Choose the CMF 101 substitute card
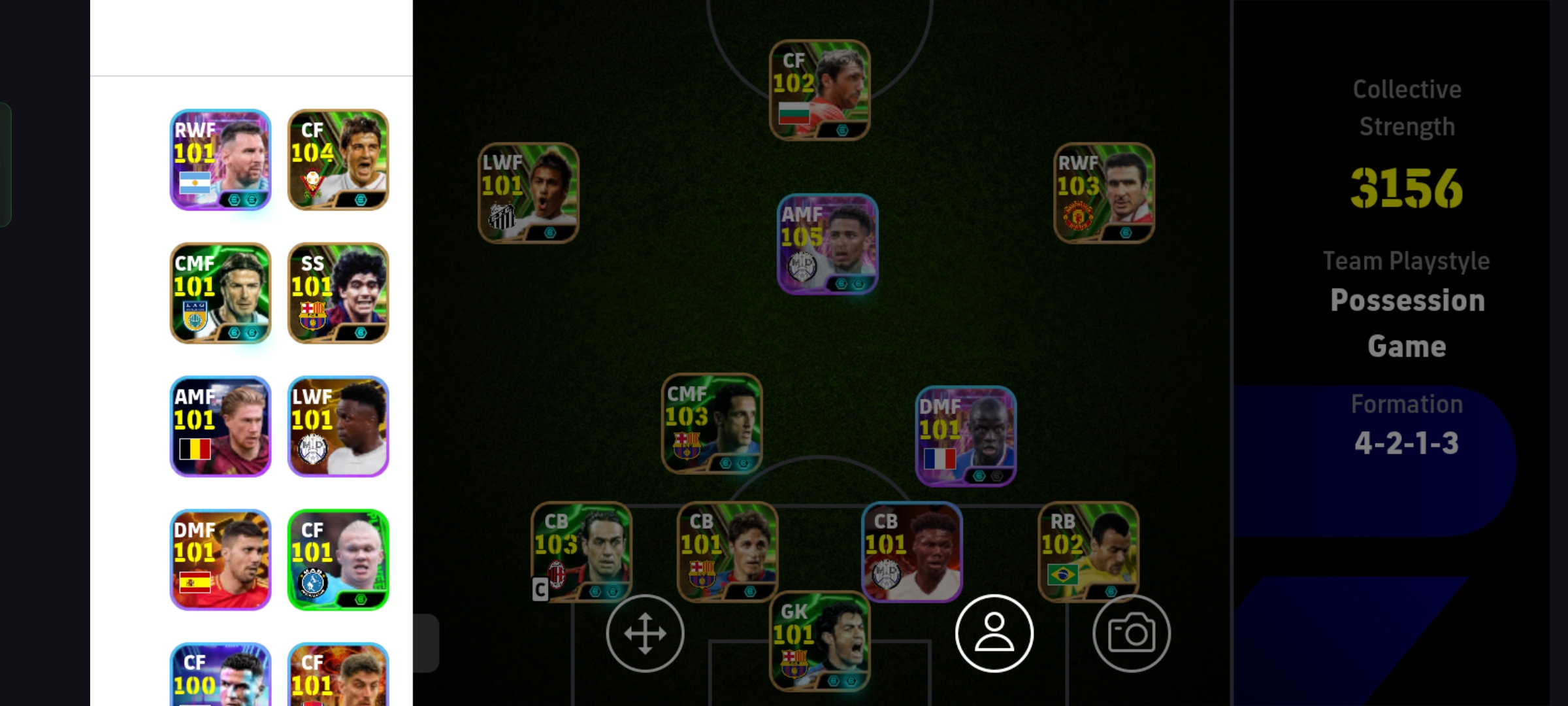The image size is (1568, 706). pos(220,293)
